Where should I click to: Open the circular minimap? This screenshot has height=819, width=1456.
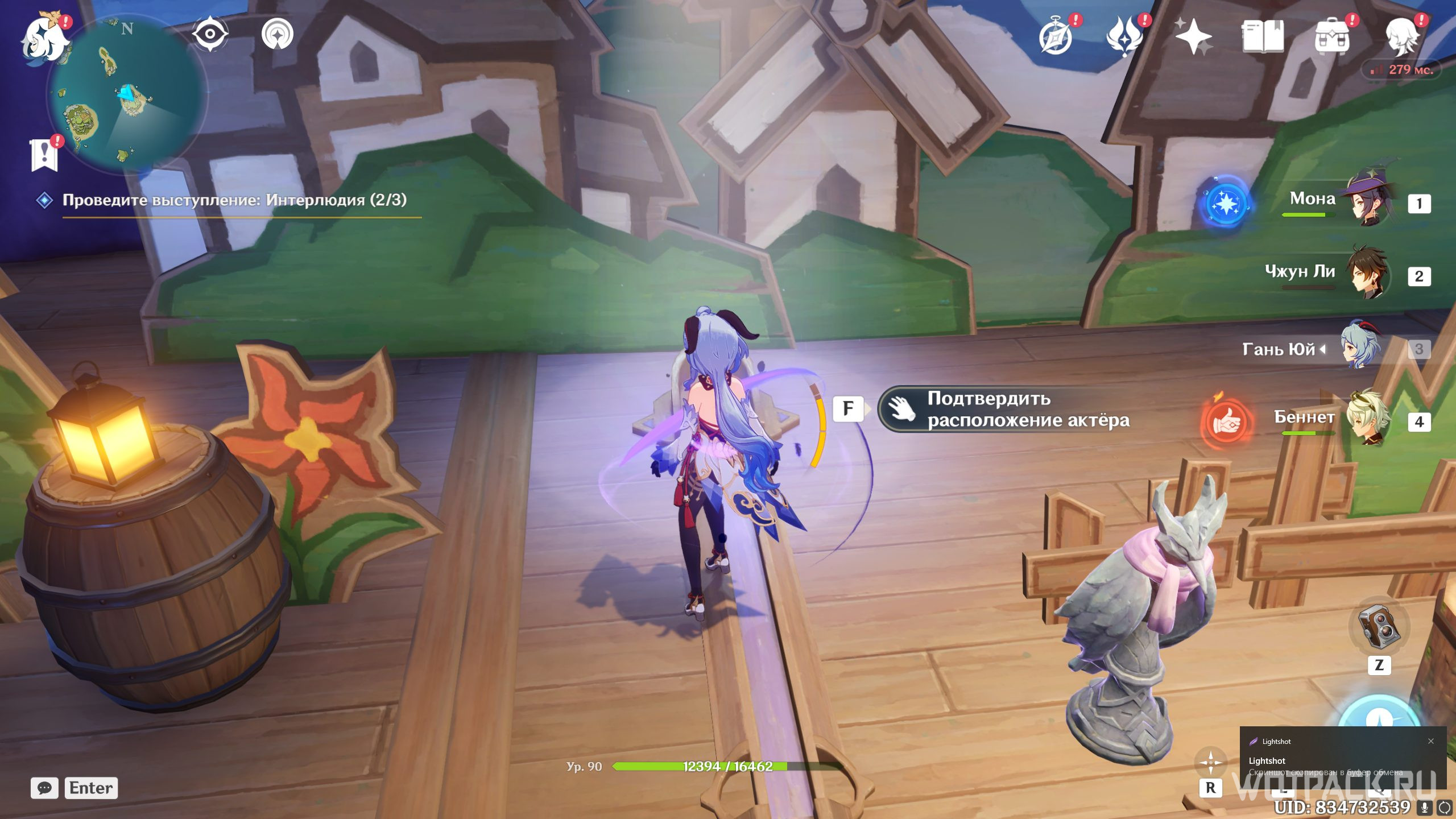(x=127, y=93)
